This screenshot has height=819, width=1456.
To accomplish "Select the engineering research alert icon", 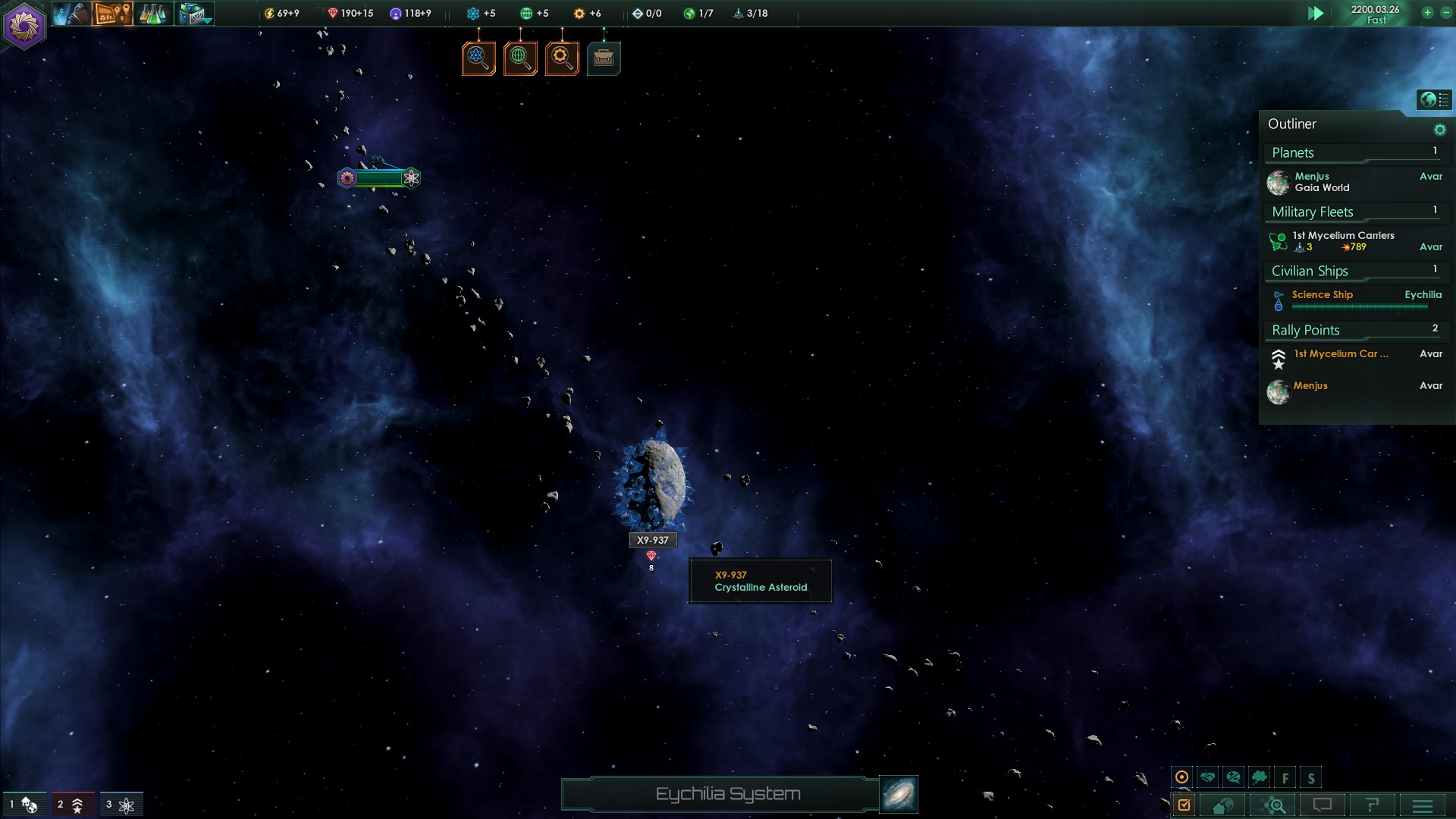I will 562,58.
